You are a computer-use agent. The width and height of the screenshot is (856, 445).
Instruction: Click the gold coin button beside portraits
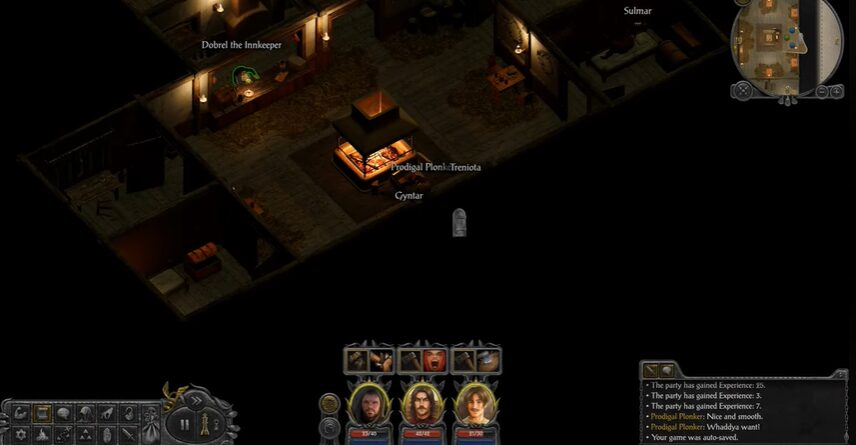point(329,403)
